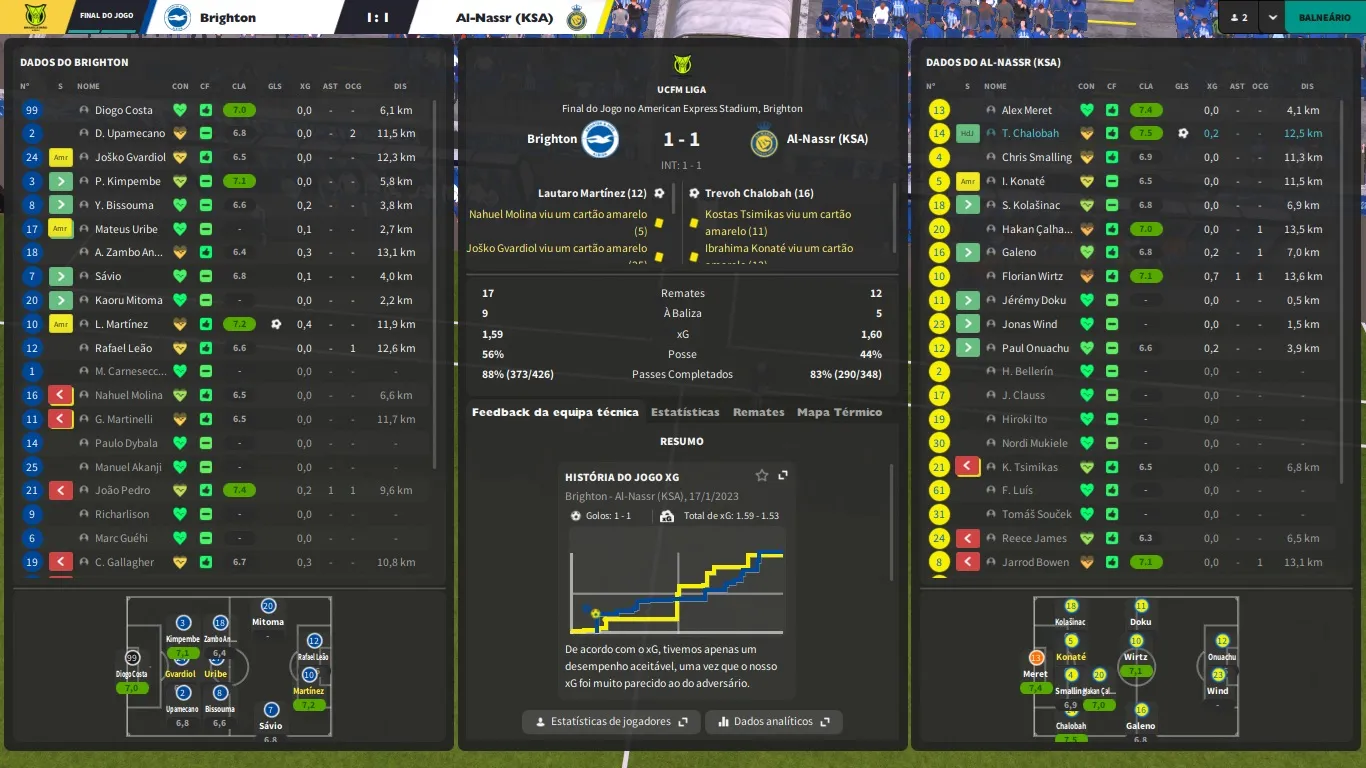The width and height of the screenshot is (1366, 768).
Task: Pick Alex Meret player row
Action: click(1026, 110)
